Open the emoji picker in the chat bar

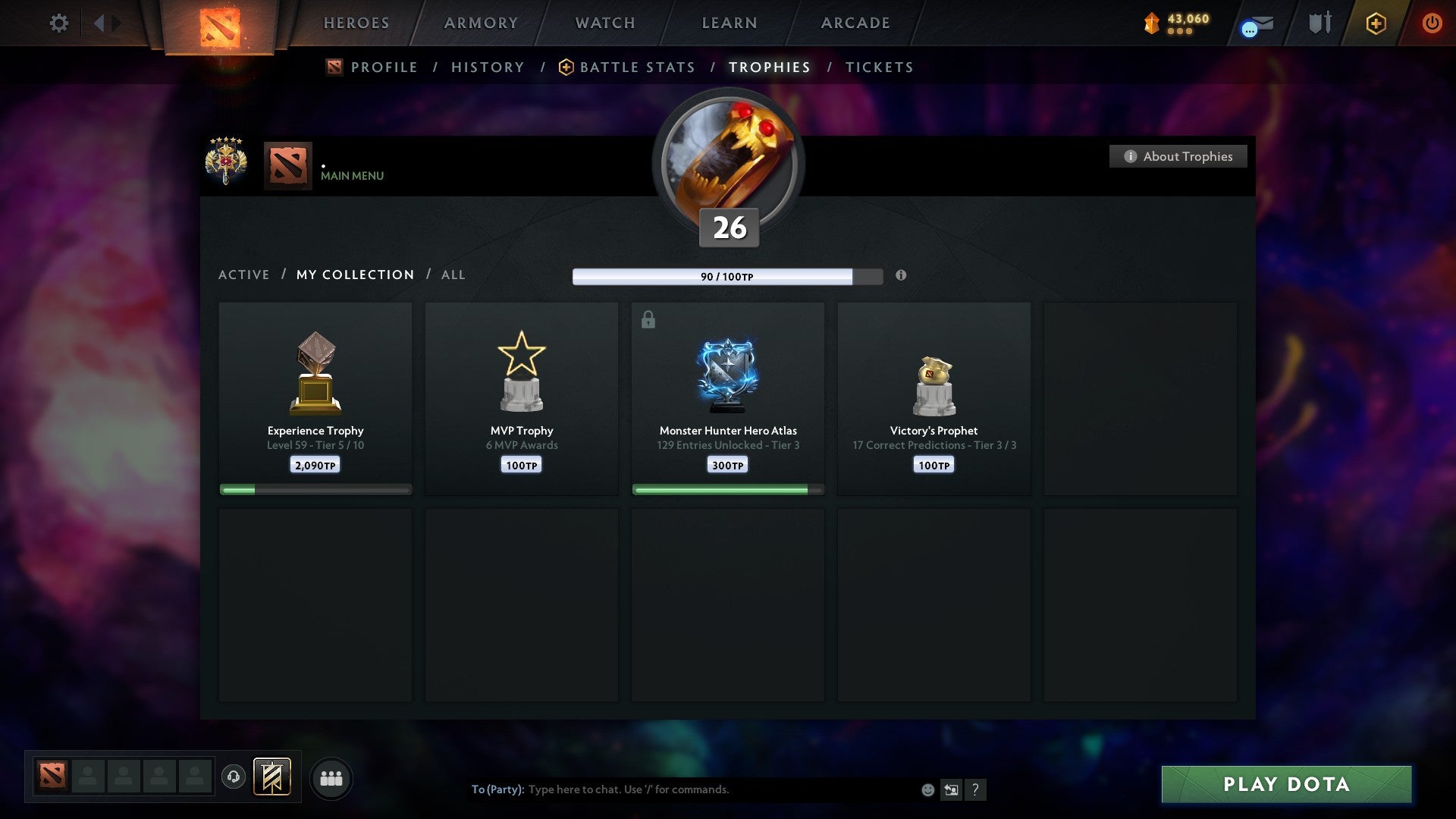point(928,789)
